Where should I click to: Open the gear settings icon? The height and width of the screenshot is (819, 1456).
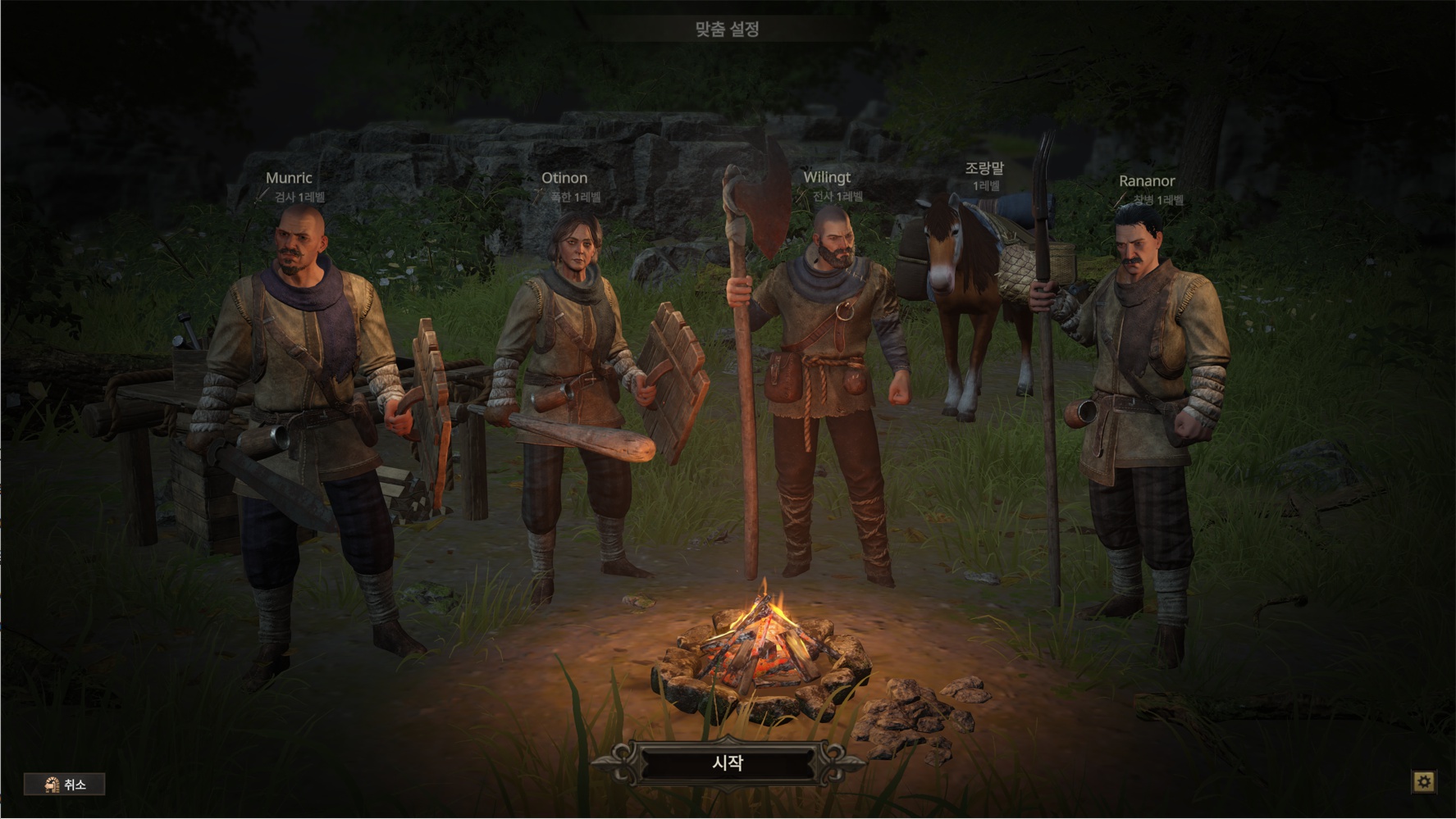(x=1424, y=782)
